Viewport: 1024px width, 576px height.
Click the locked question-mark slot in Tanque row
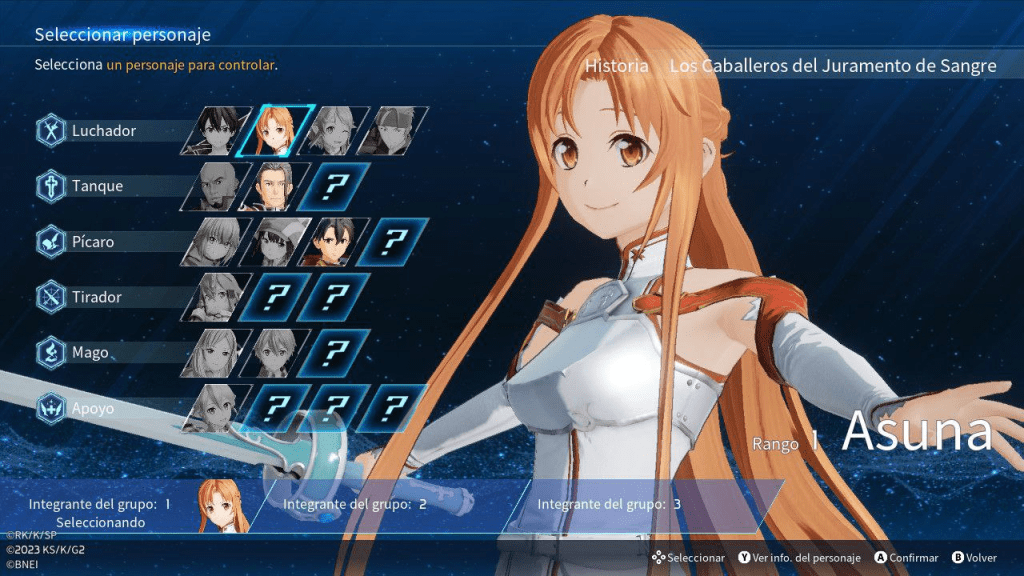point(335,186)
